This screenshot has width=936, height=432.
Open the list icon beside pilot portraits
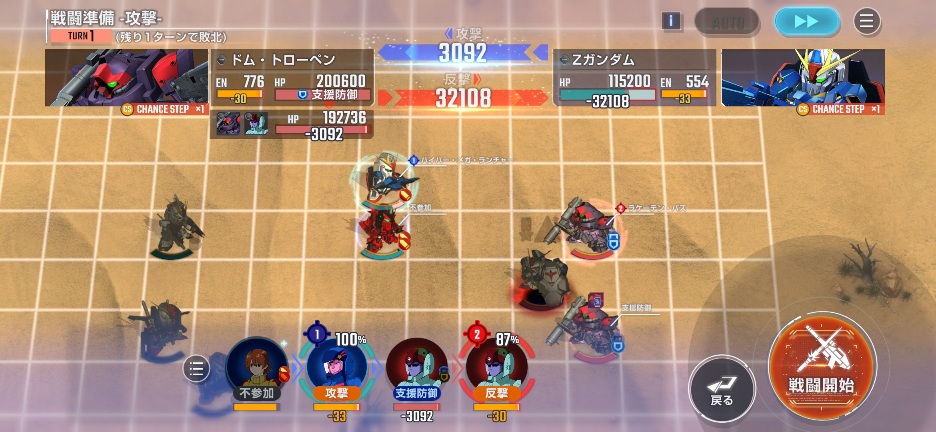coord(197,370)
